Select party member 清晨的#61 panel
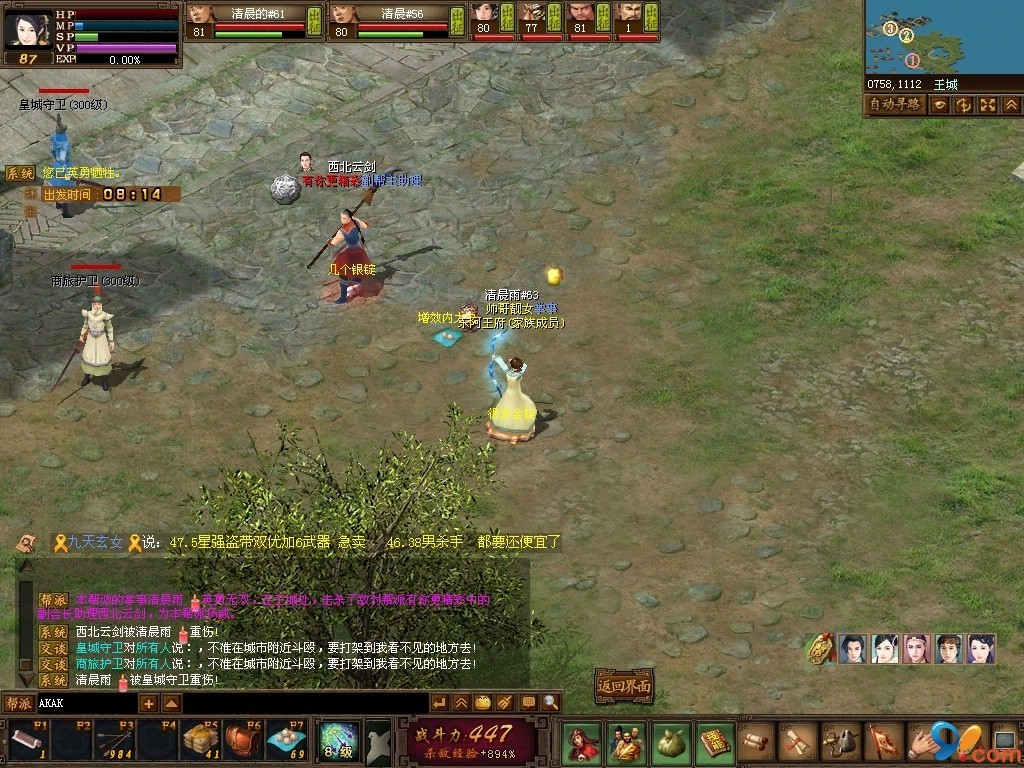 tap(255, 22)
